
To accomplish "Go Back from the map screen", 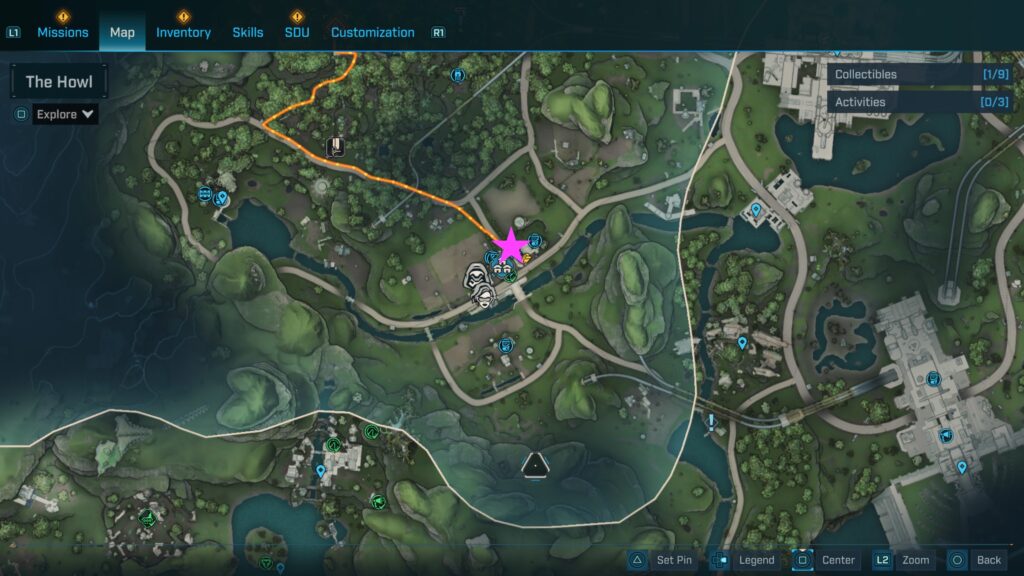I will pyautogui.click(x=975, y=560).
